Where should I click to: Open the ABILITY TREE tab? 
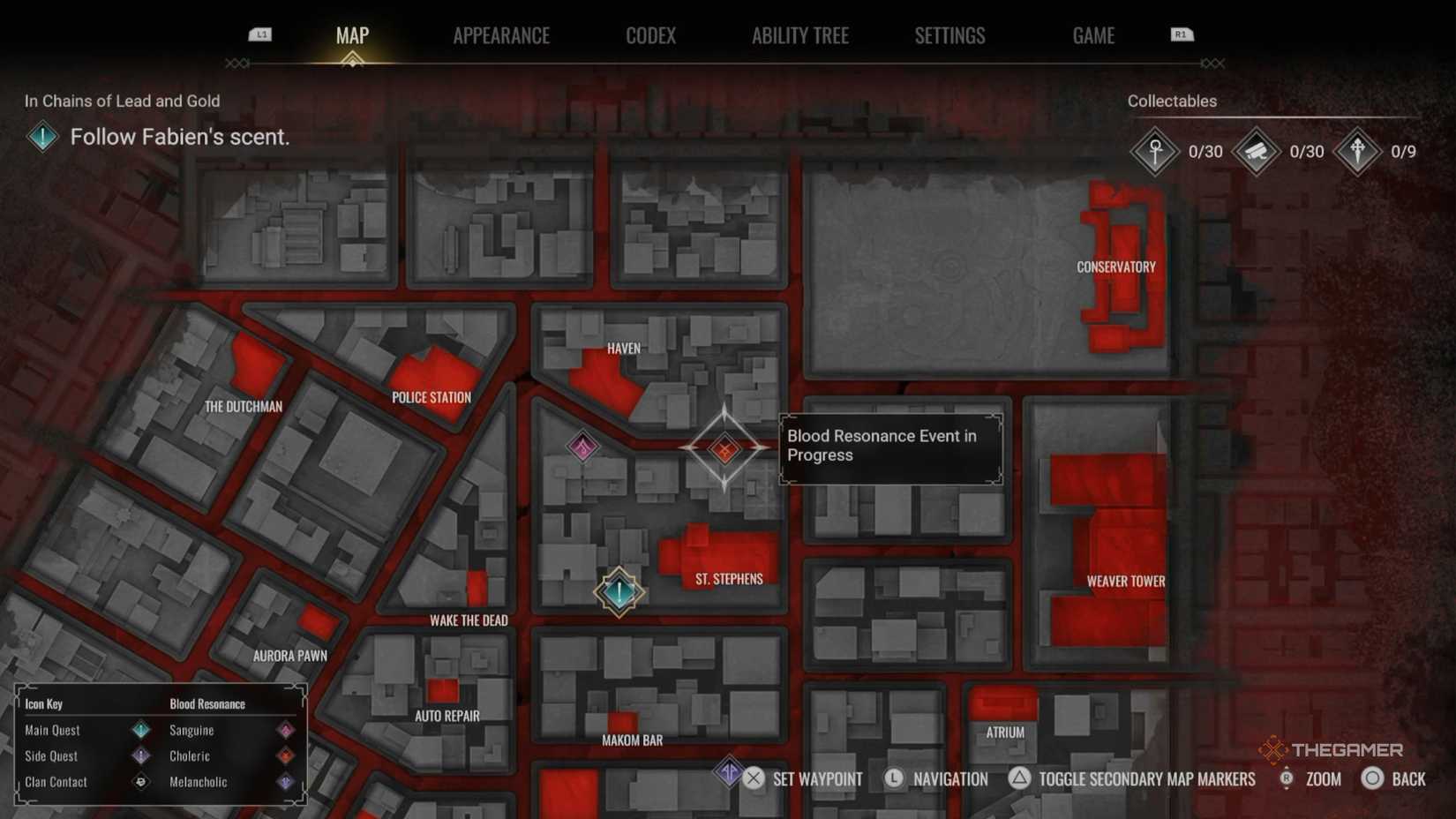point(799,35)
